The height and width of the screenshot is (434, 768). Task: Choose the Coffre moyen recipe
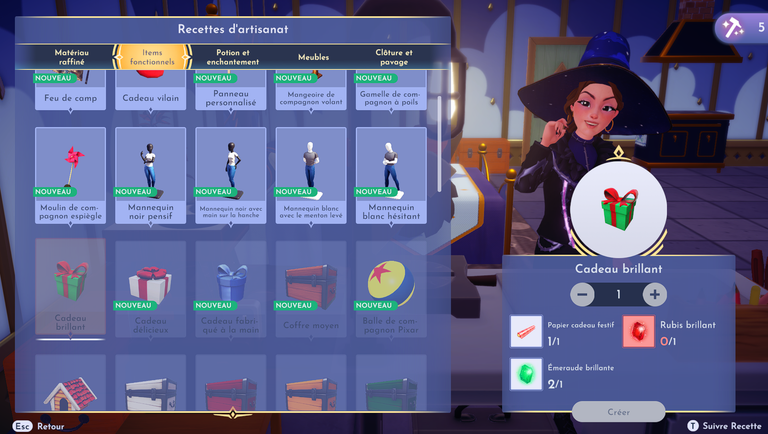coord(310,288)
